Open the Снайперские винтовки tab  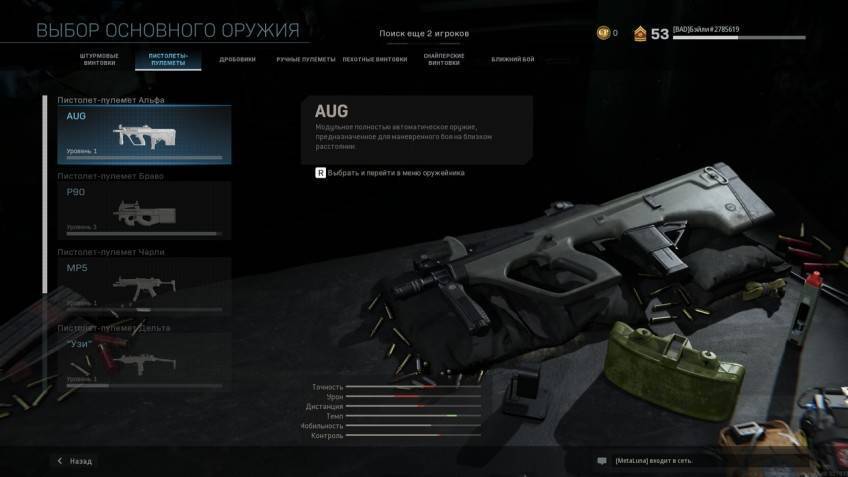click(443, 59)
